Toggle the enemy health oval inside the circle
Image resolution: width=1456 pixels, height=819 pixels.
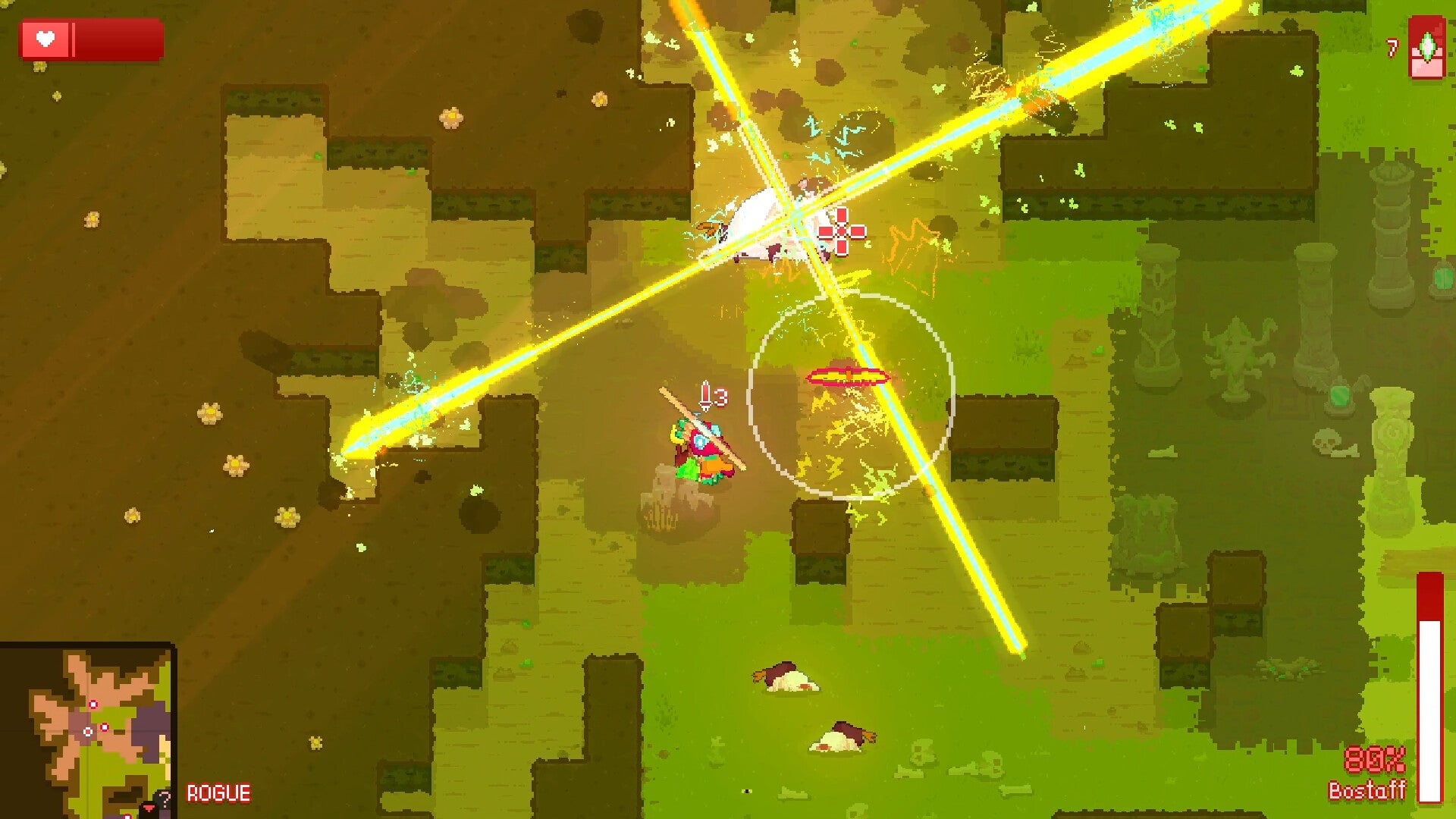[x=847, y=375]
